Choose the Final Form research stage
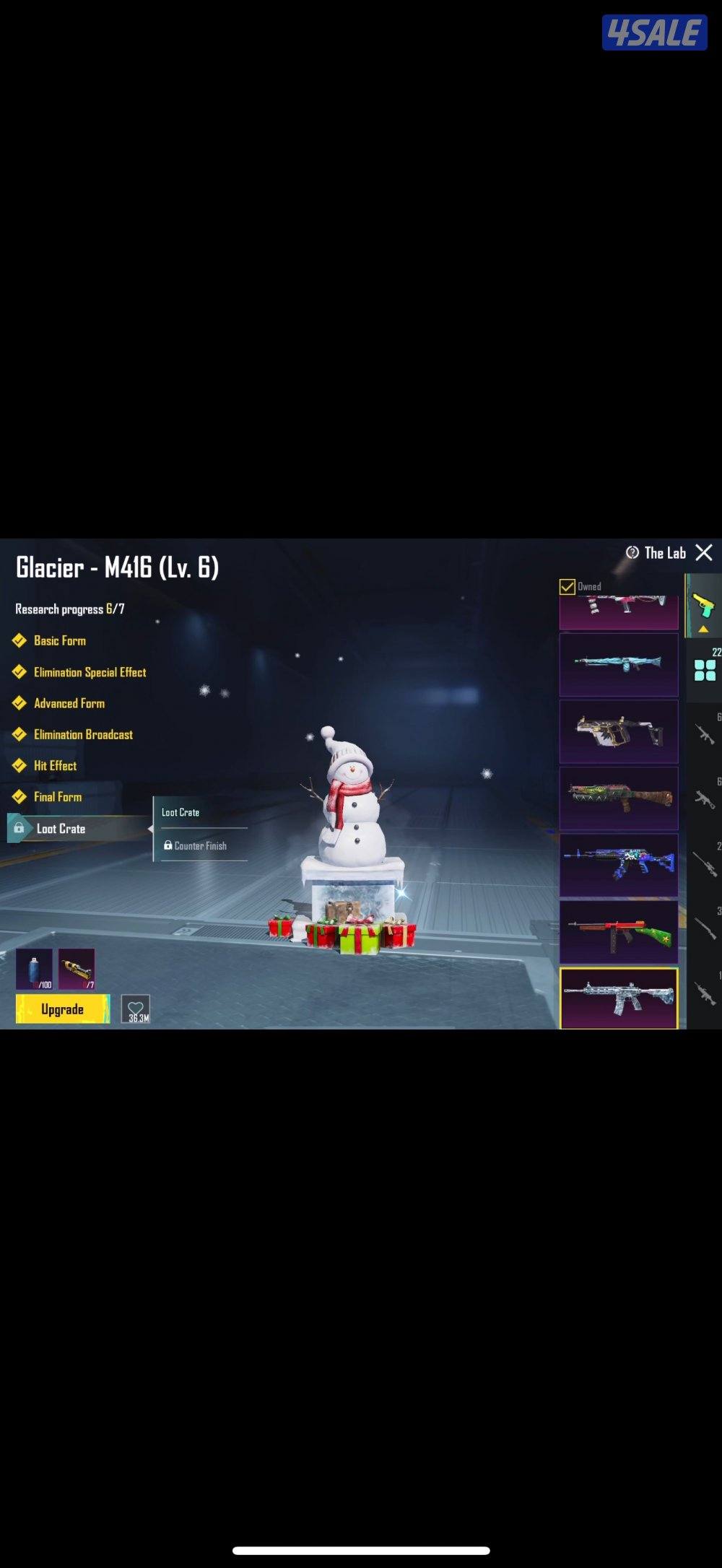This screenshot has height=1568, width=722. click(57, 797)
